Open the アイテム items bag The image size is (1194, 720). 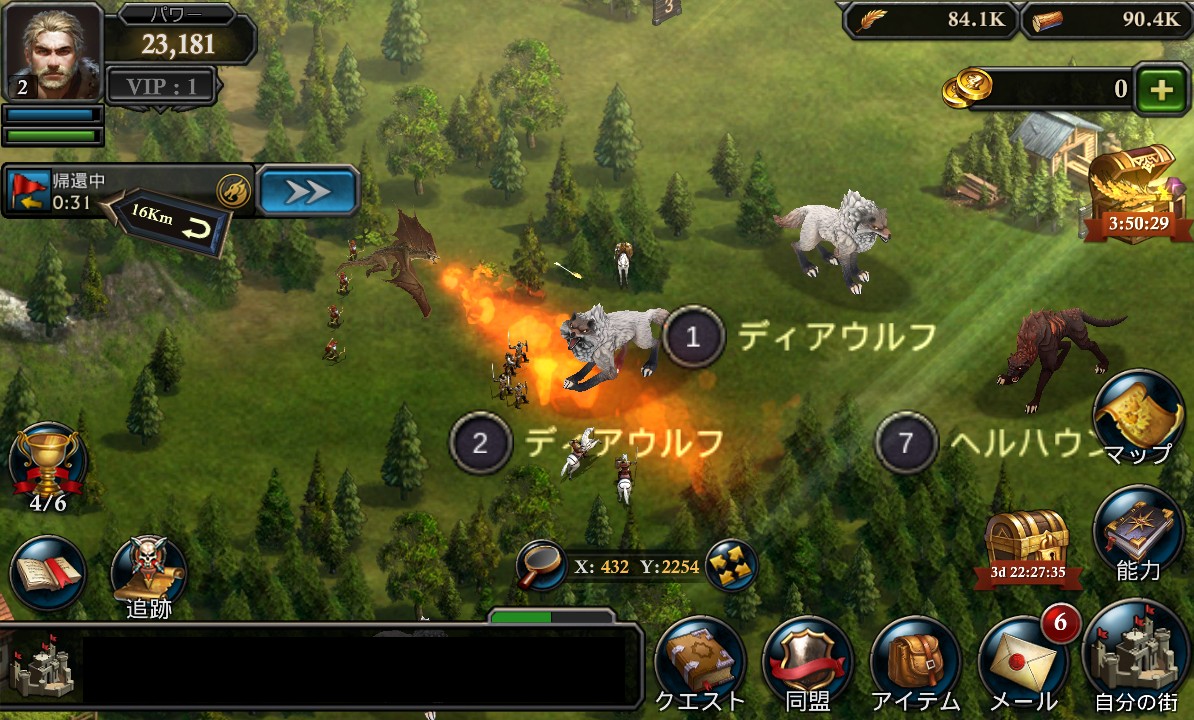[915, 662]
